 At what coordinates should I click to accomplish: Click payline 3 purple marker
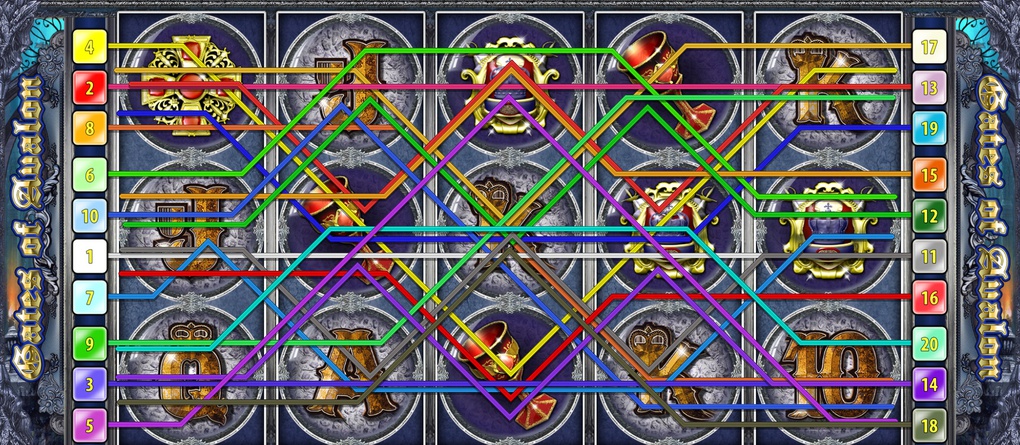89,384
